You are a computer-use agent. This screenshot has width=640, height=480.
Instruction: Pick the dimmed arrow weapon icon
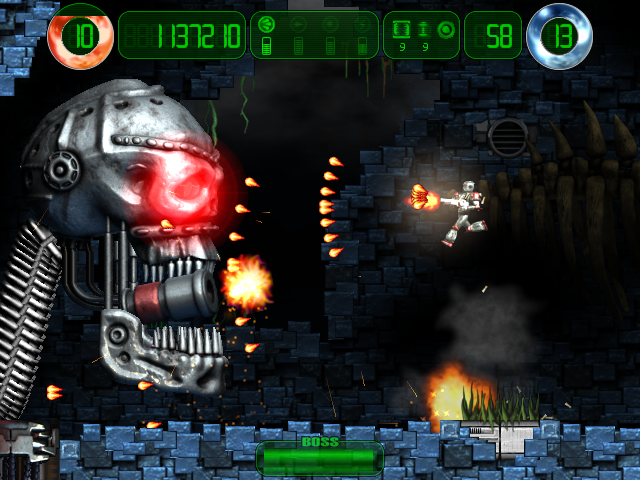298,25
